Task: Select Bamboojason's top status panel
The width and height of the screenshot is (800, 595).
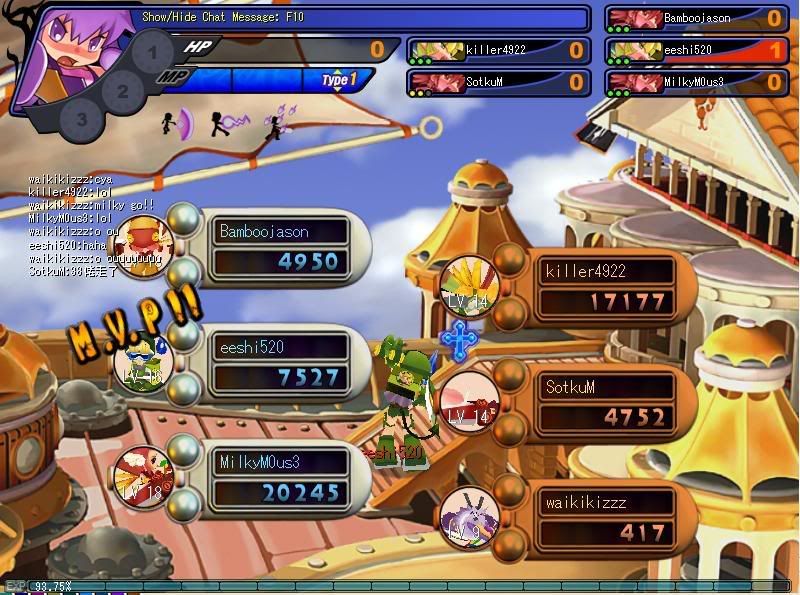Action: tap(696, 18)
